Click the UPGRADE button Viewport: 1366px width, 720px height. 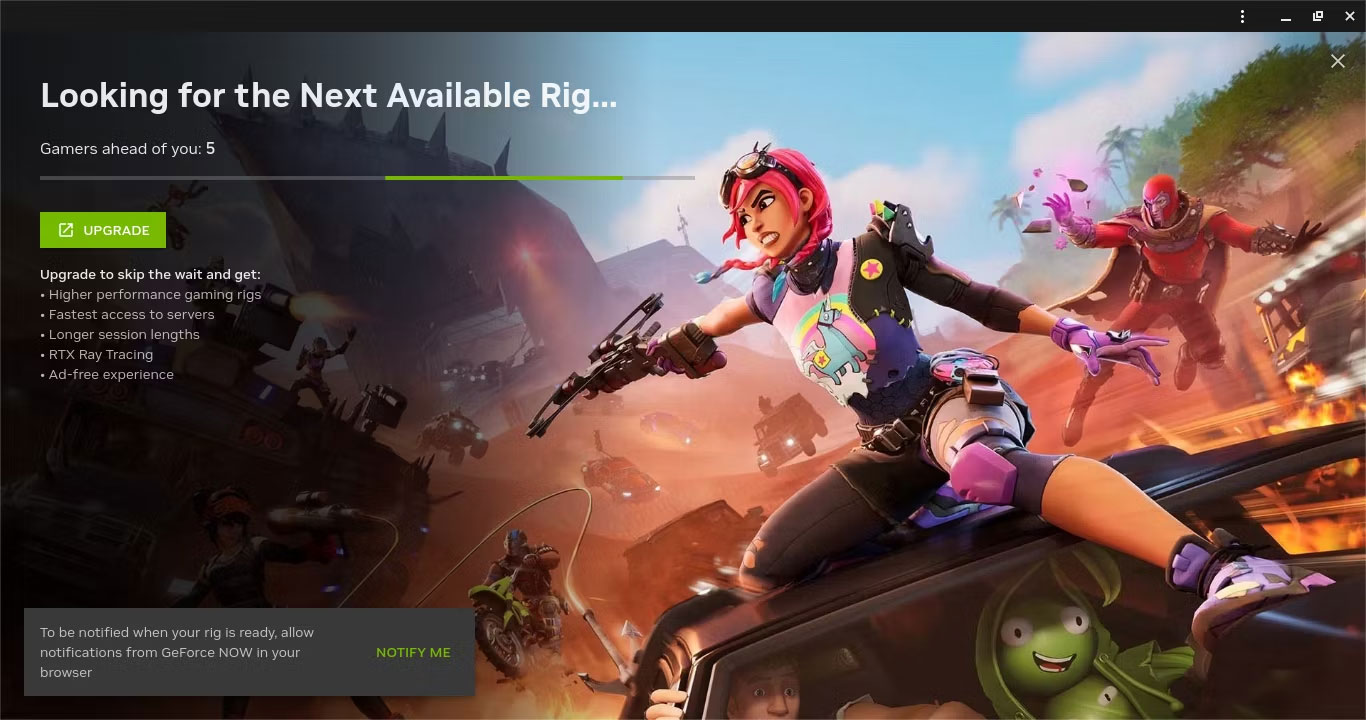coord(102,230)
